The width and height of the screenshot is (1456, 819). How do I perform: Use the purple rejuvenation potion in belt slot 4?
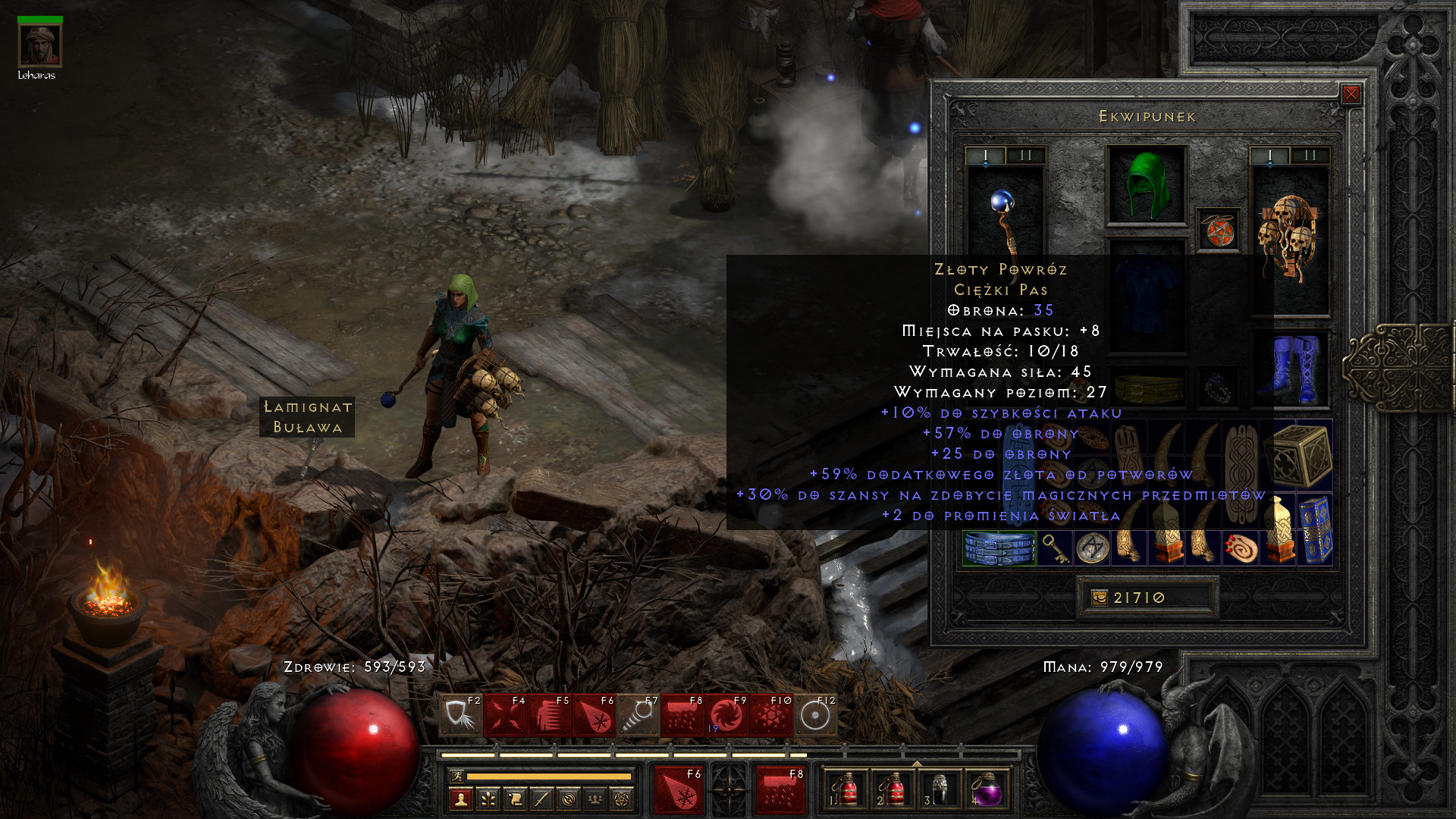coord(987,790)
